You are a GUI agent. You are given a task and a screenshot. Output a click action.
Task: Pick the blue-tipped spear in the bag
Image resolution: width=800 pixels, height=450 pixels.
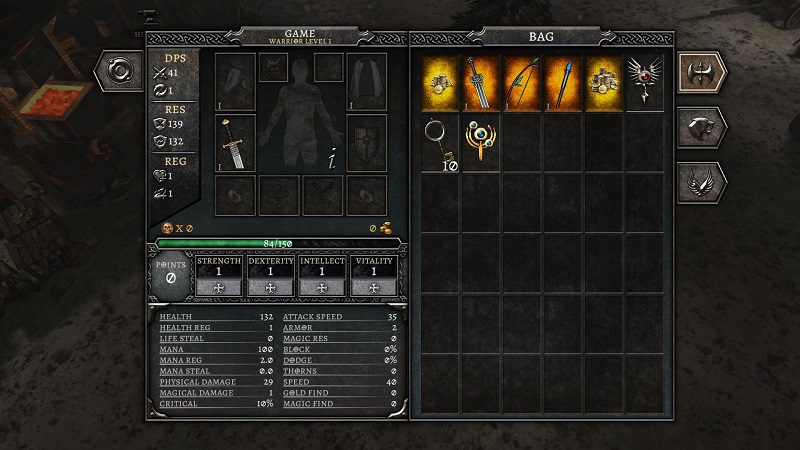563,83
